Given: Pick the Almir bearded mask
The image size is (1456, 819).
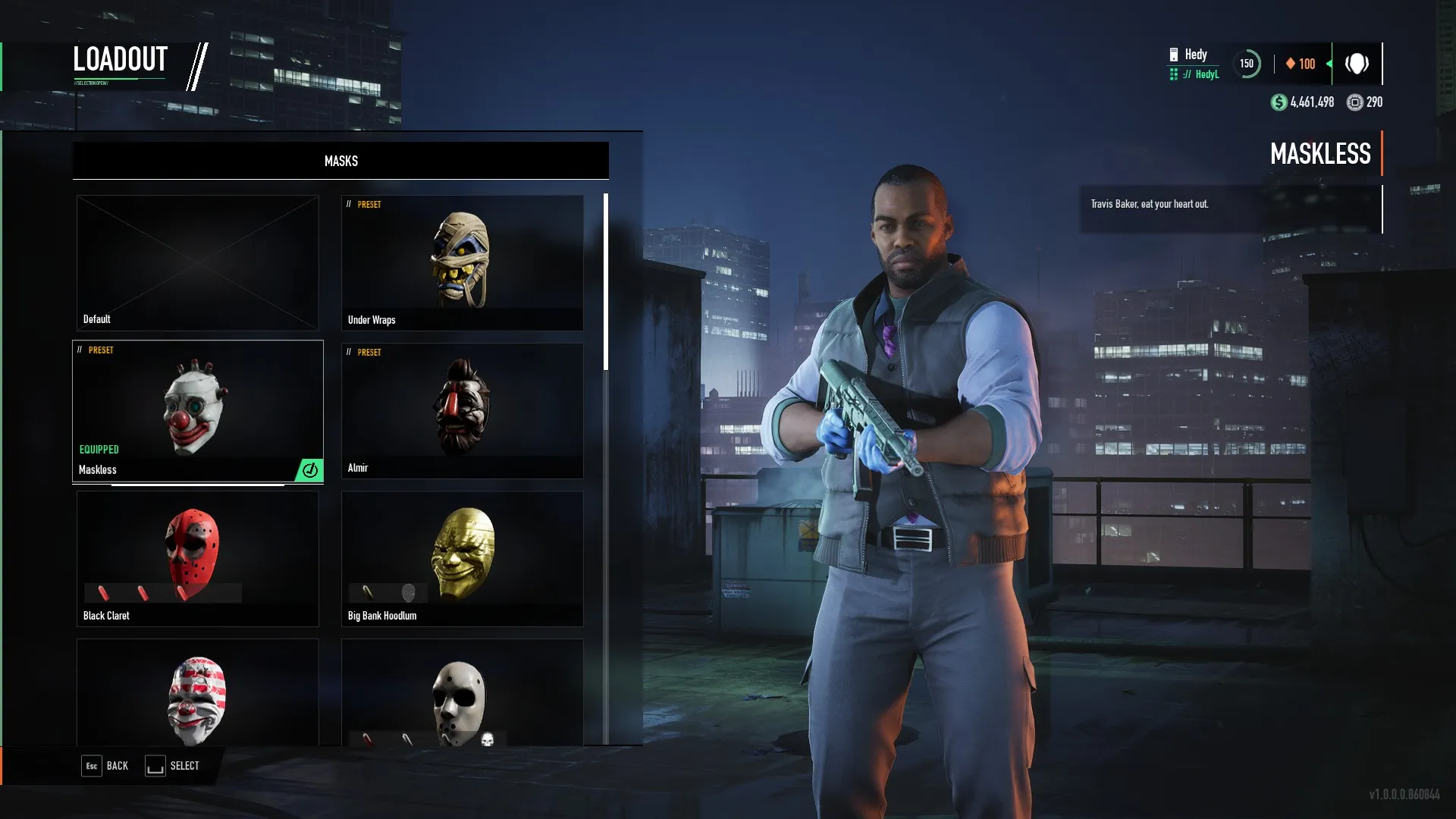Looking at the screenshot, I should (x=462, y=410).
